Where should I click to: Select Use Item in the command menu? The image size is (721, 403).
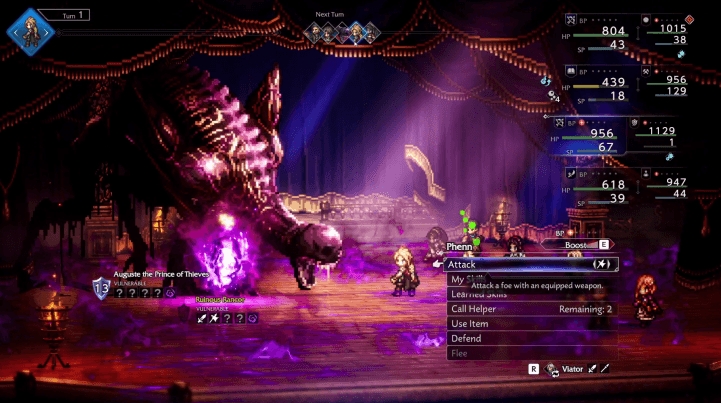530,324
